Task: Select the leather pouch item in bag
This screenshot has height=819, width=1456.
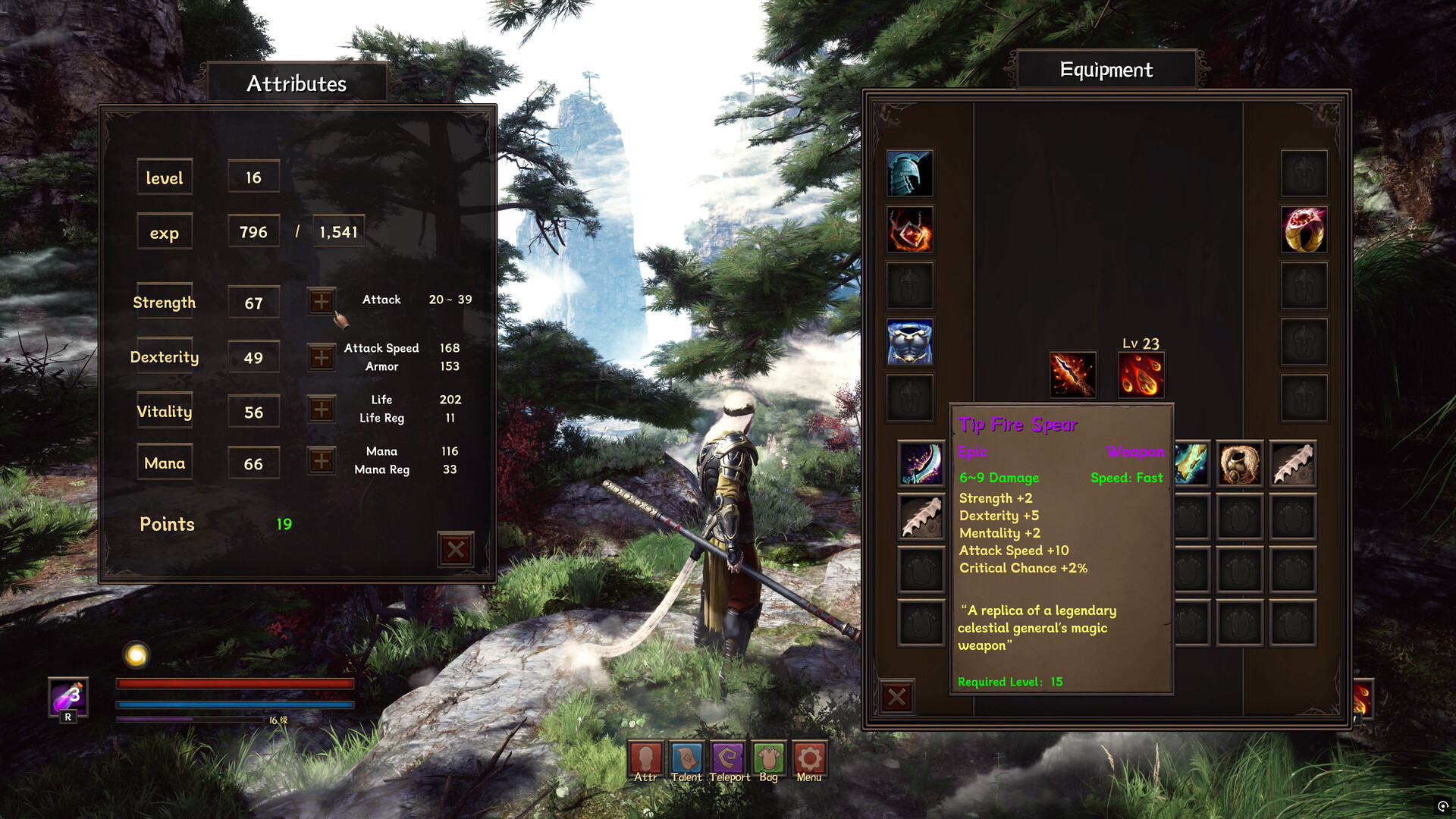Action: tap(1239, 463)
